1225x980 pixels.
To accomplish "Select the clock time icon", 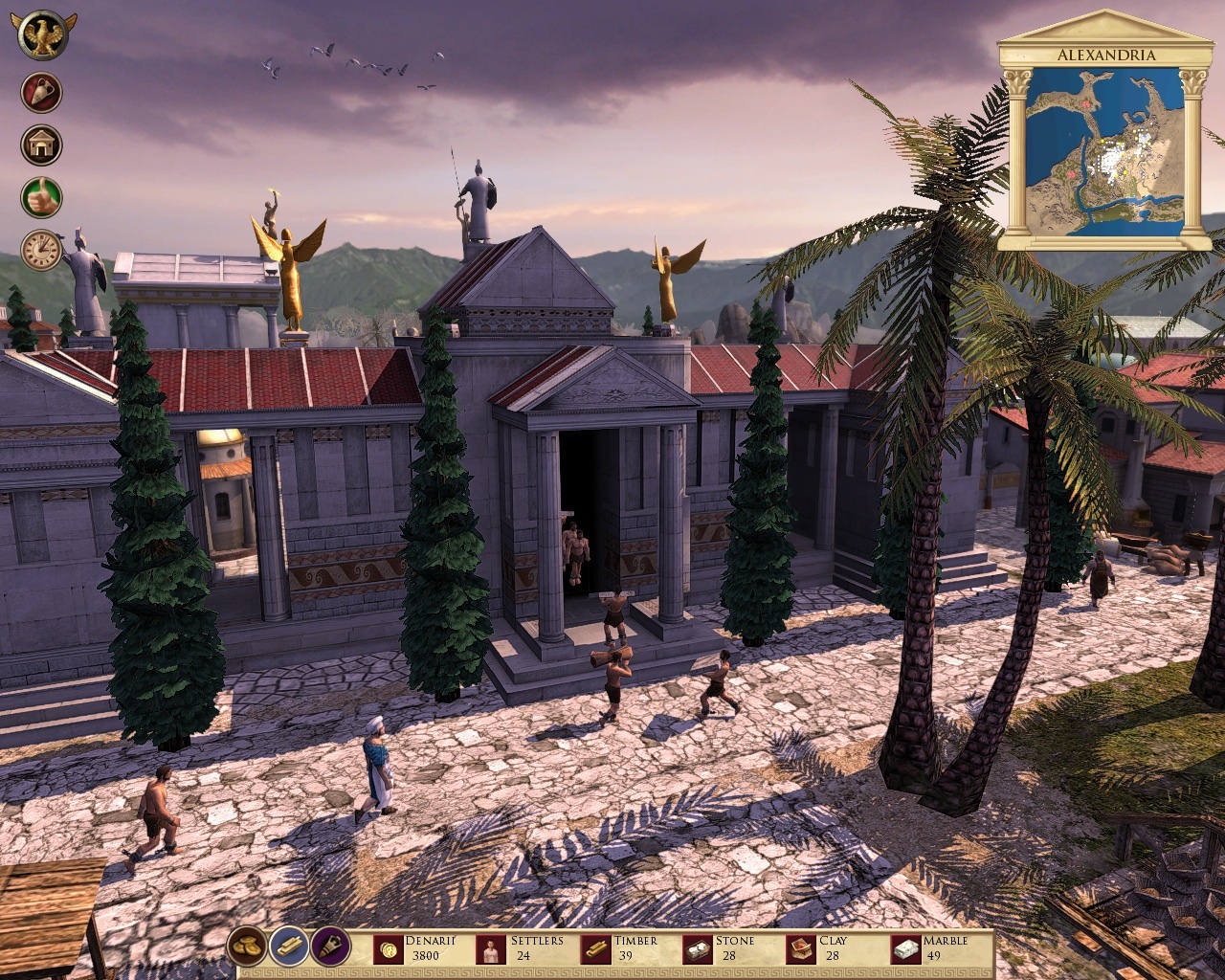I will click(x=40, y=251).
